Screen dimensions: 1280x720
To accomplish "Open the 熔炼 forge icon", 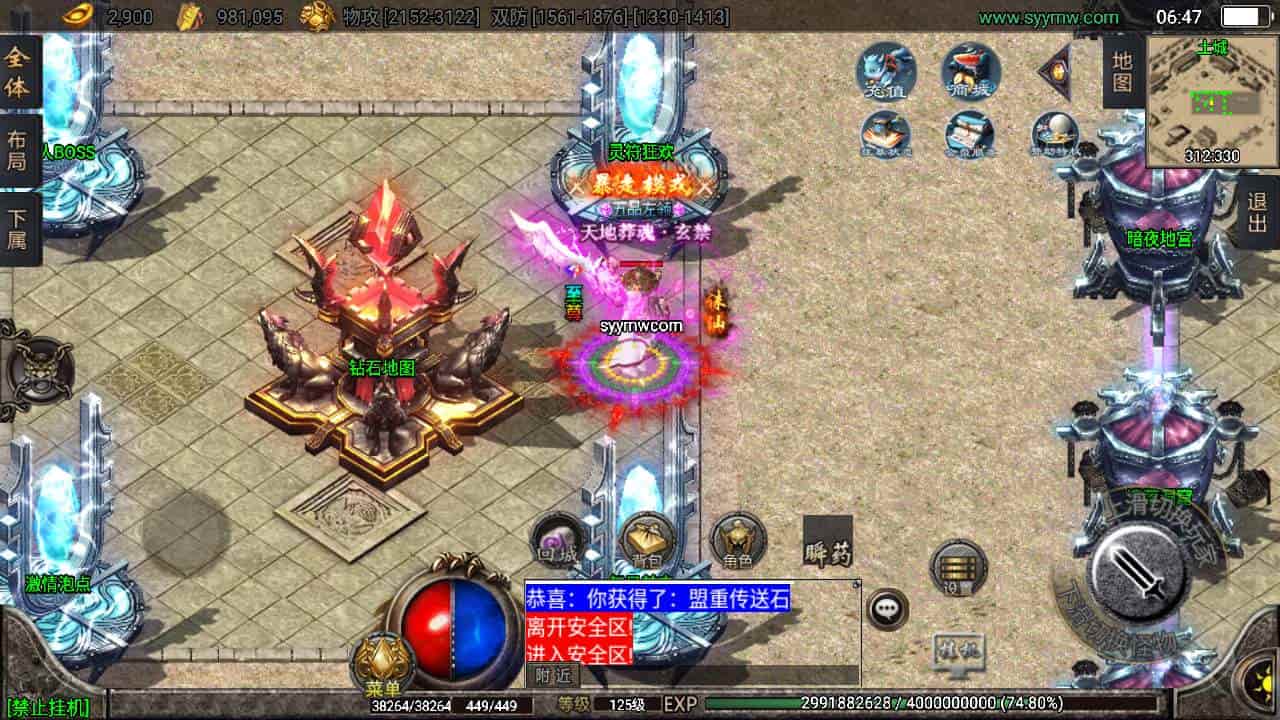I will click(x=971, y=70).
